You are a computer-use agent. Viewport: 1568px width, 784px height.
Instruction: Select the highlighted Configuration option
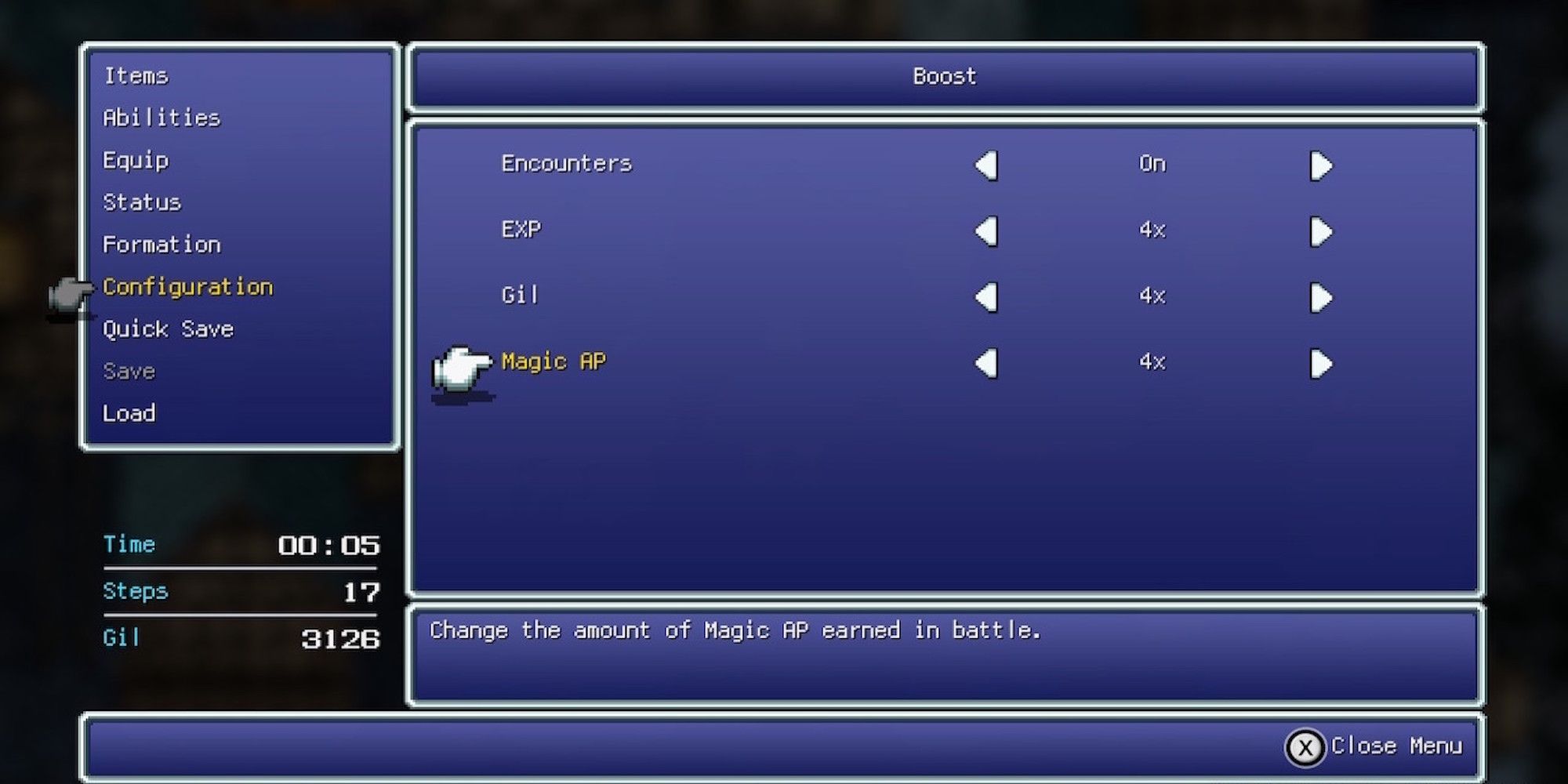(189, 286)
